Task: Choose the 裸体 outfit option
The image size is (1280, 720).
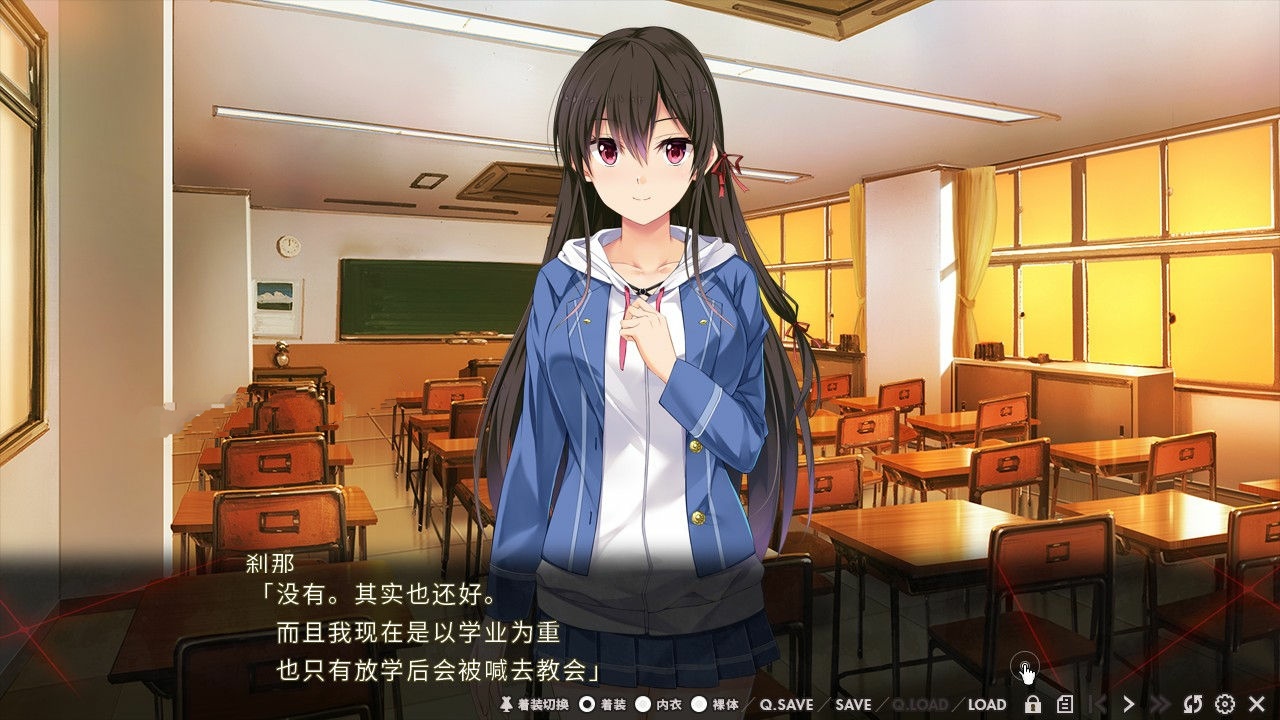Action: coord(699,705)
